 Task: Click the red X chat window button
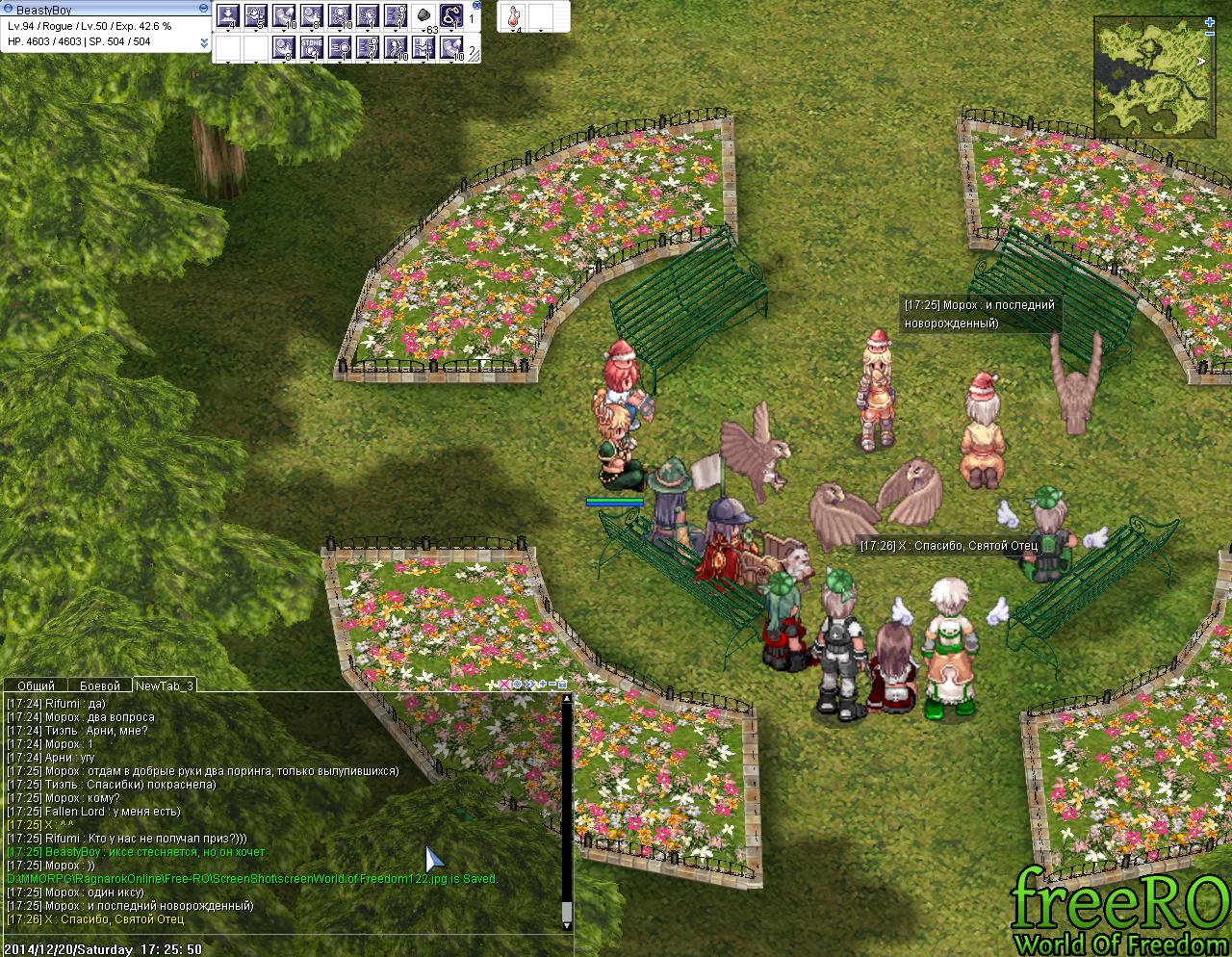pos(504,685)
